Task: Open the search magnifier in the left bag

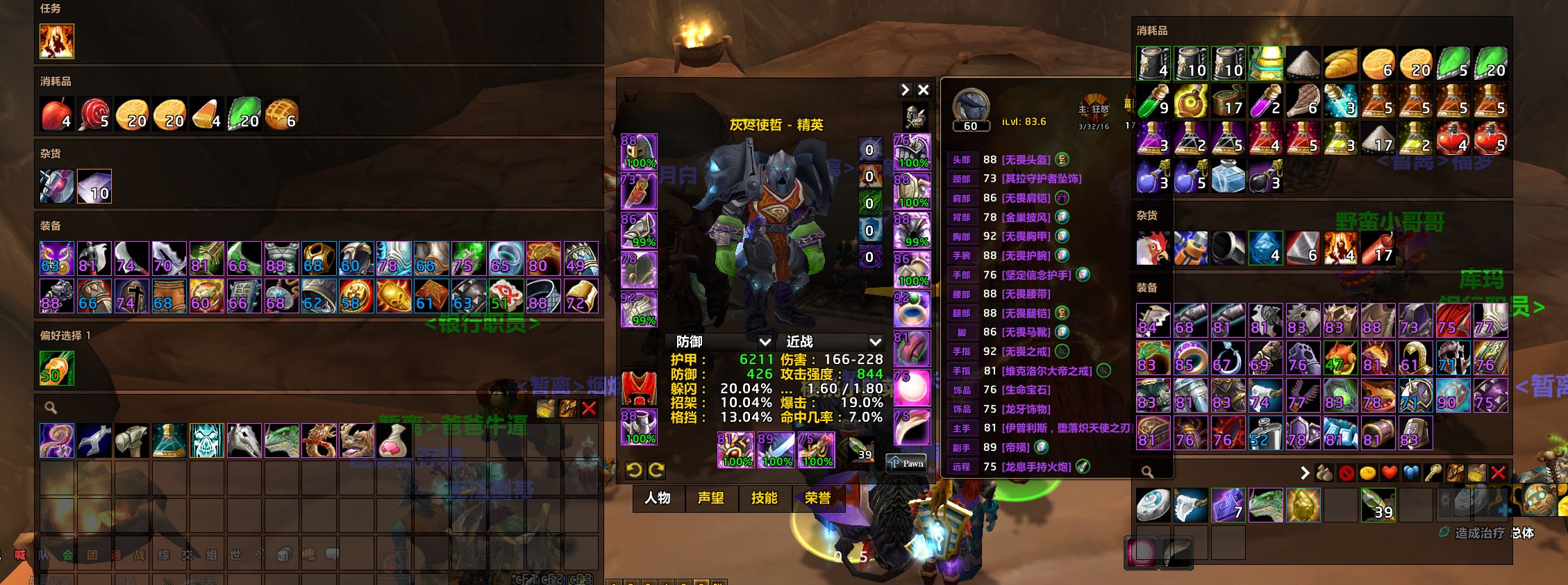Action: [x=51, y=408]
